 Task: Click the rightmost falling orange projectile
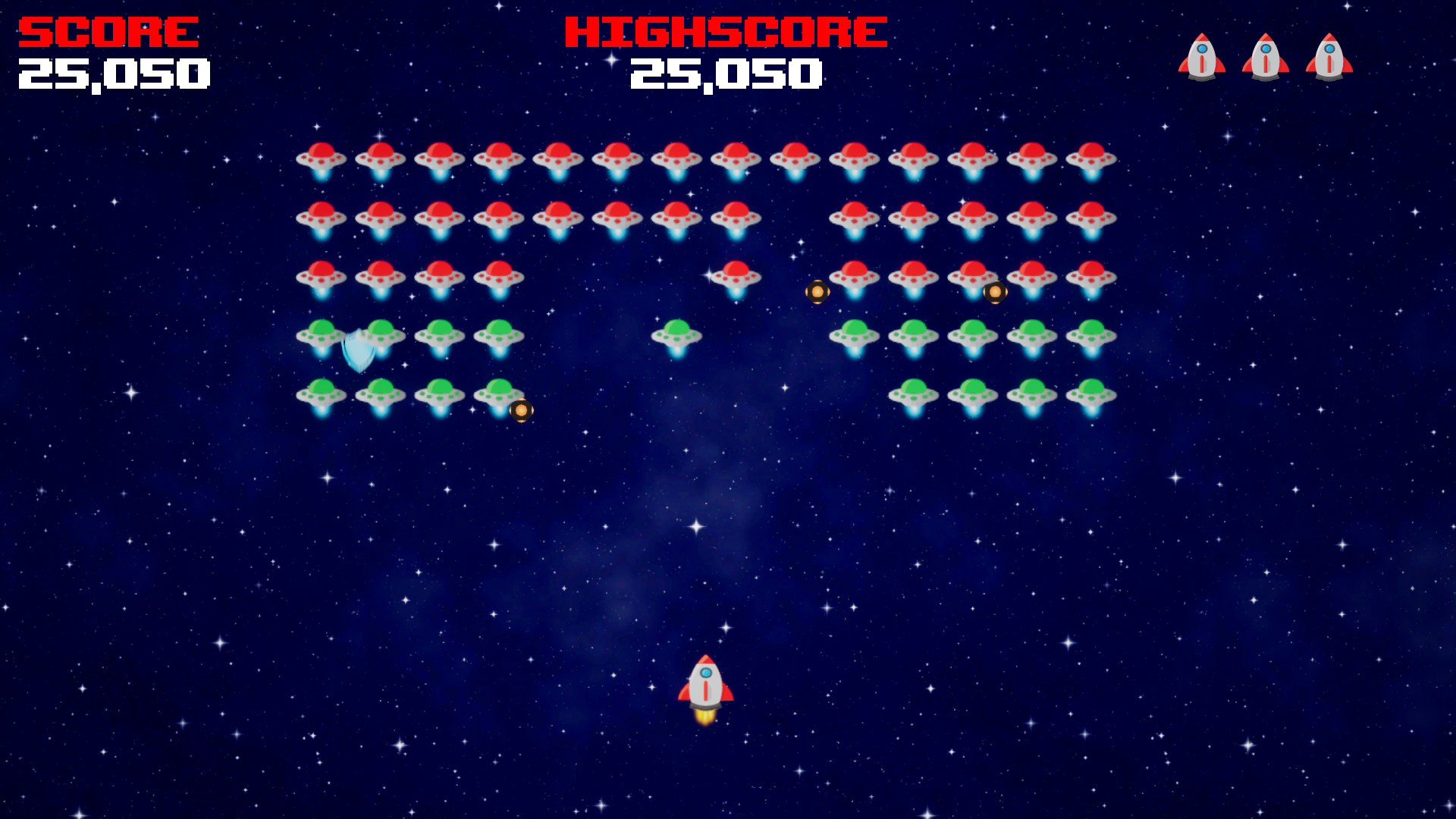[x=994, y=293]
